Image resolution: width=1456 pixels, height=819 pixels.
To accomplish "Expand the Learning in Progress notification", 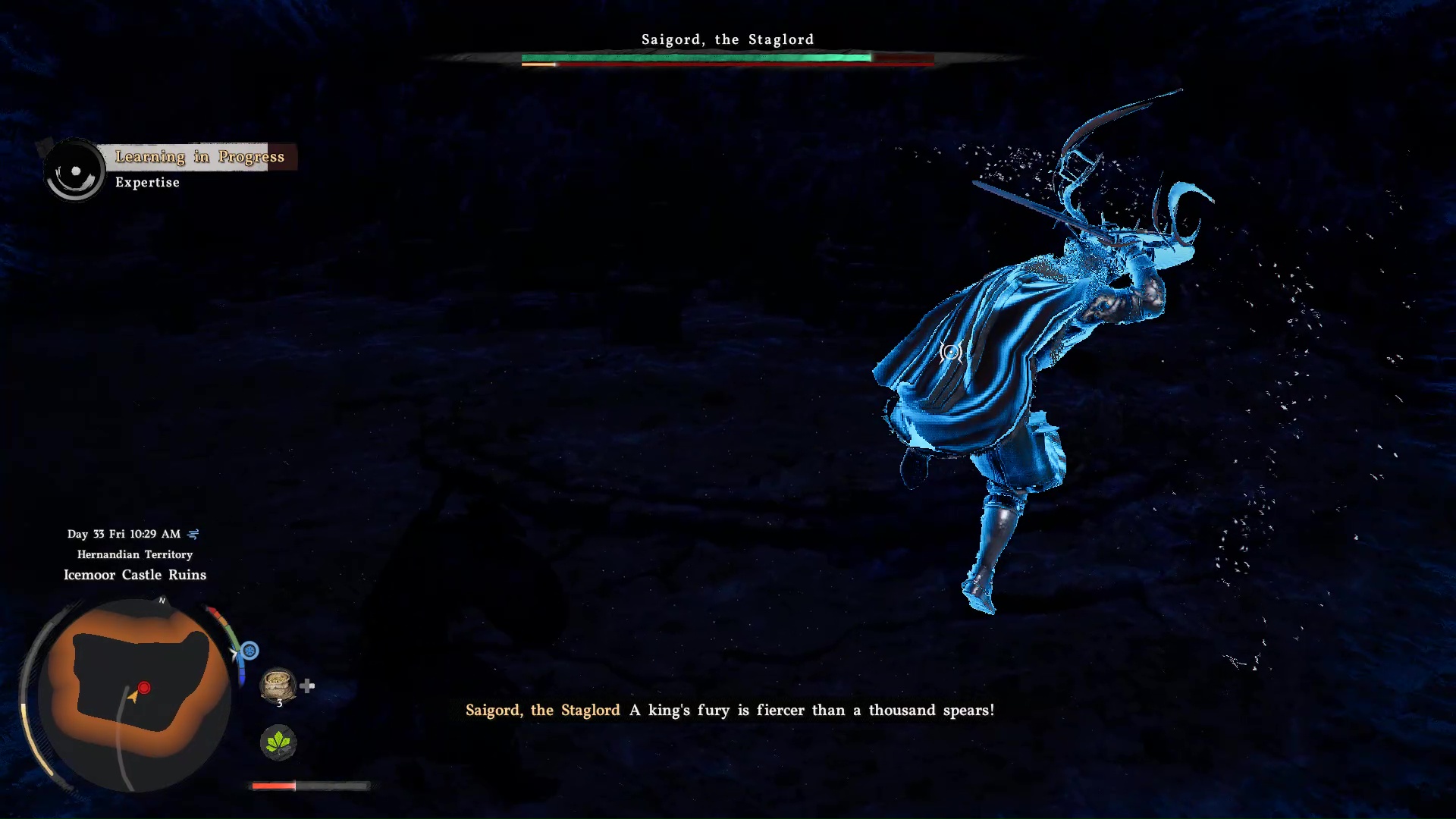I will coord(199,157).
